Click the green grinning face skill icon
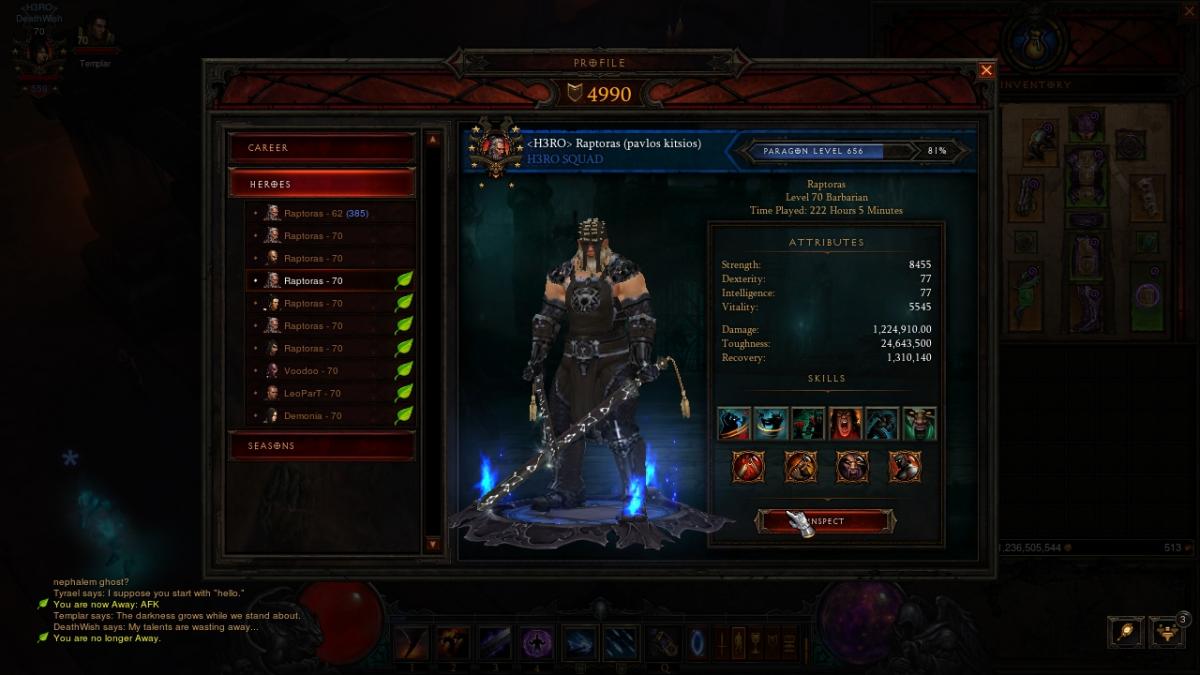Image resolution: width=1200 pixels, height=675 pixels. pos(919,424)
